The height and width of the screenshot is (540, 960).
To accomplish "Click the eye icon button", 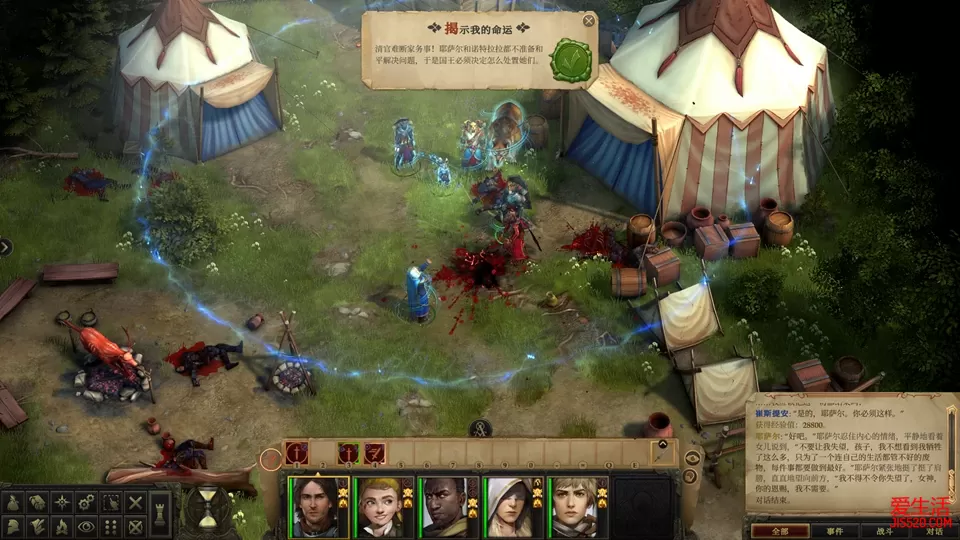I will pos(87,526).
